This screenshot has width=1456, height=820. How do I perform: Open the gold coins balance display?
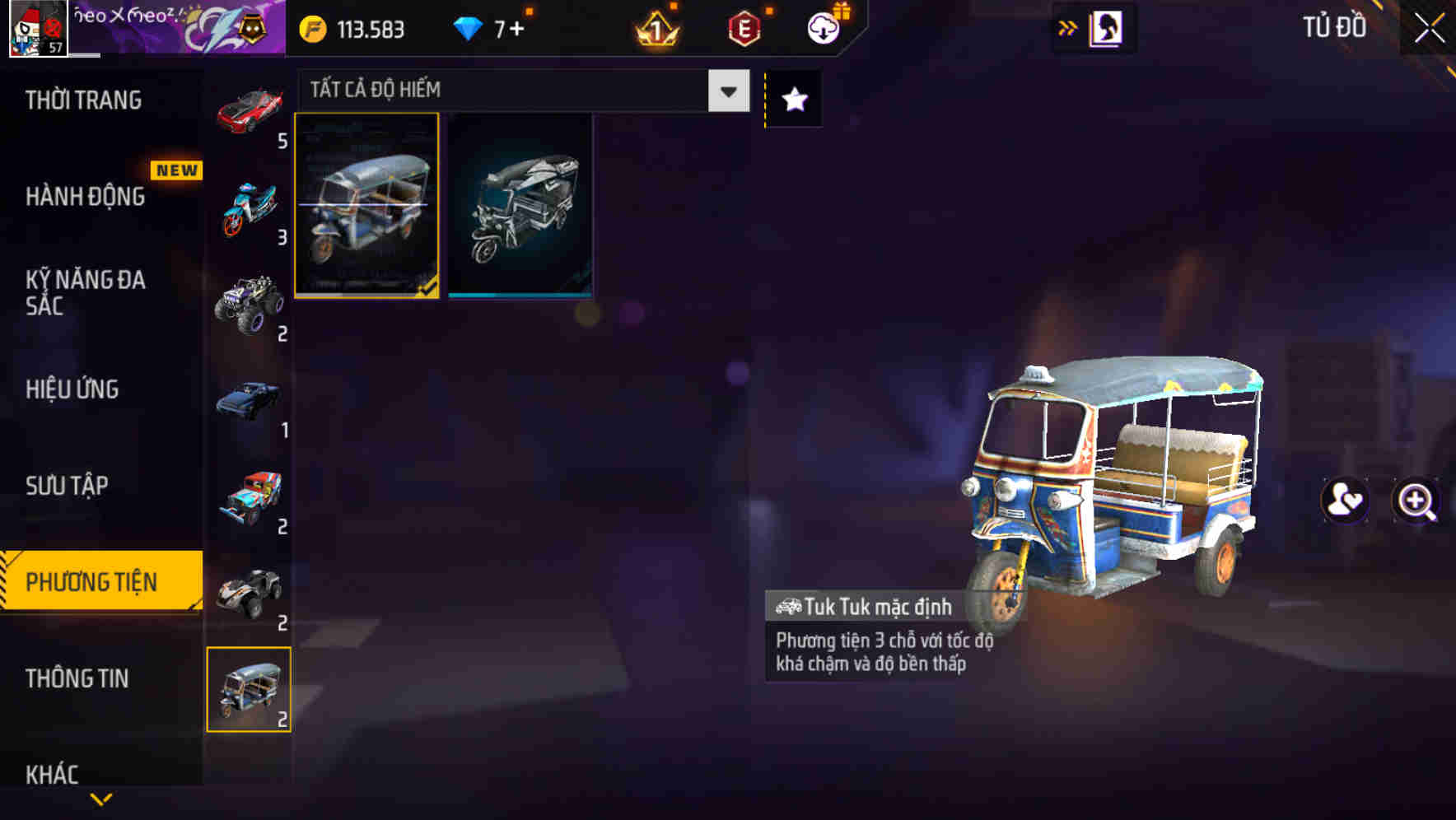[x=349, y=29]
